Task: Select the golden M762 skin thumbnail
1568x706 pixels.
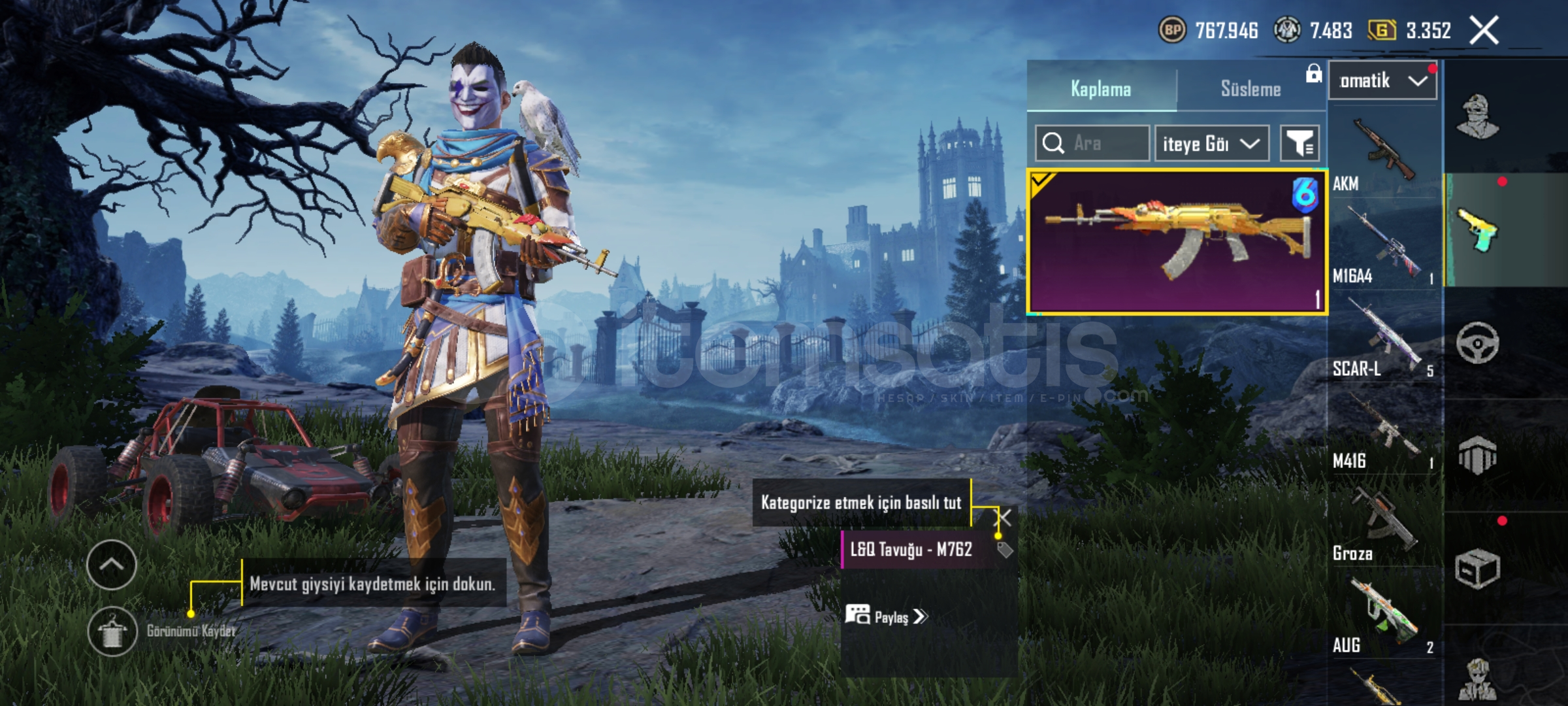Action: point(1177,243)
